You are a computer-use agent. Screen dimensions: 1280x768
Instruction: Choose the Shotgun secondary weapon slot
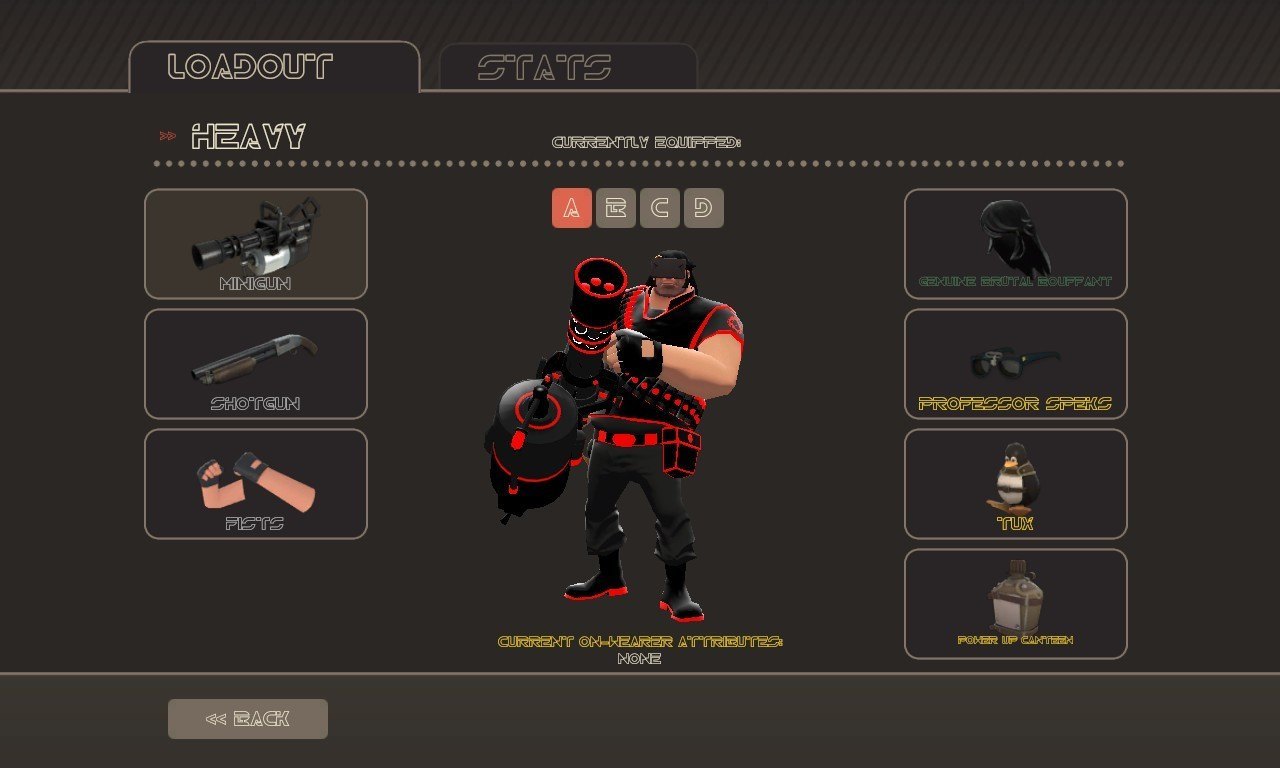(x=256, y=364)
